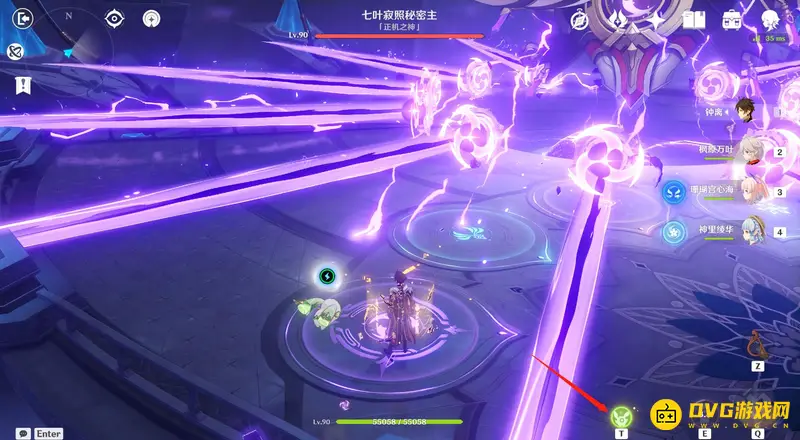Open the compass events icon
The image size is (800, 440).
579,20
